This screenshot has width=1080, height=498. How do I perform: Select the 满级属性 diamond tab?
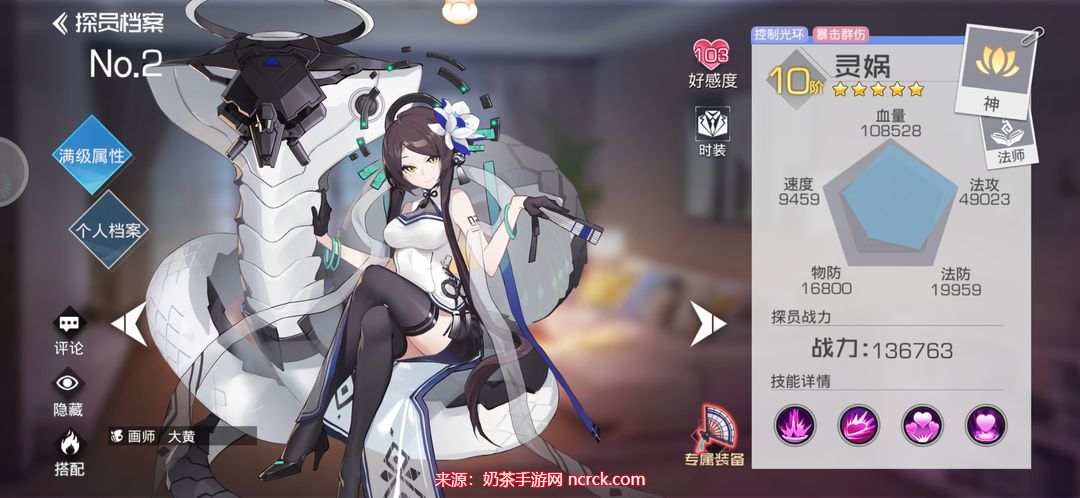point(91,155)
